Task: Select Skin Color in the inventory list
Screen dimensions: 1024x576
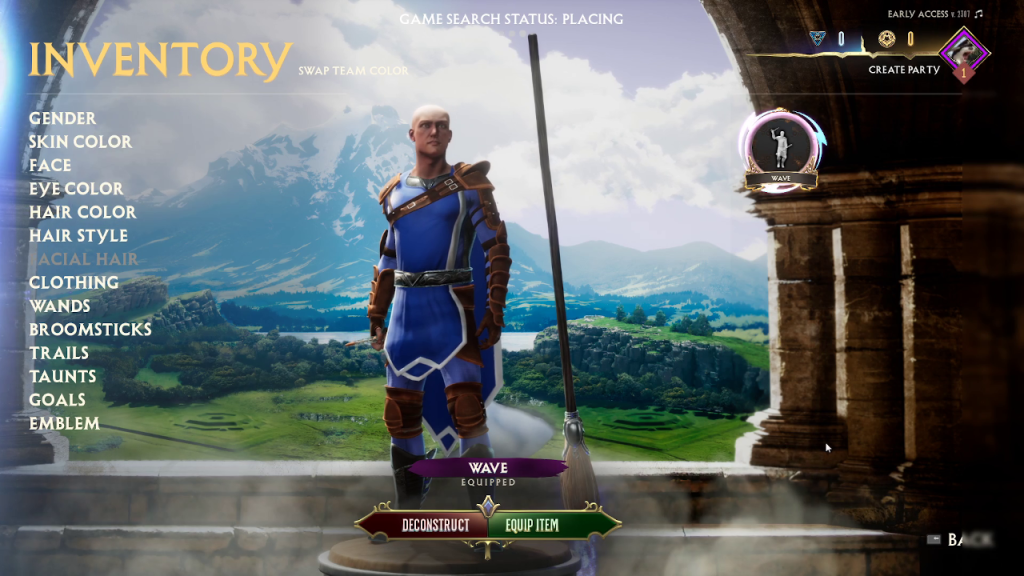Action: tap(80, 142)
